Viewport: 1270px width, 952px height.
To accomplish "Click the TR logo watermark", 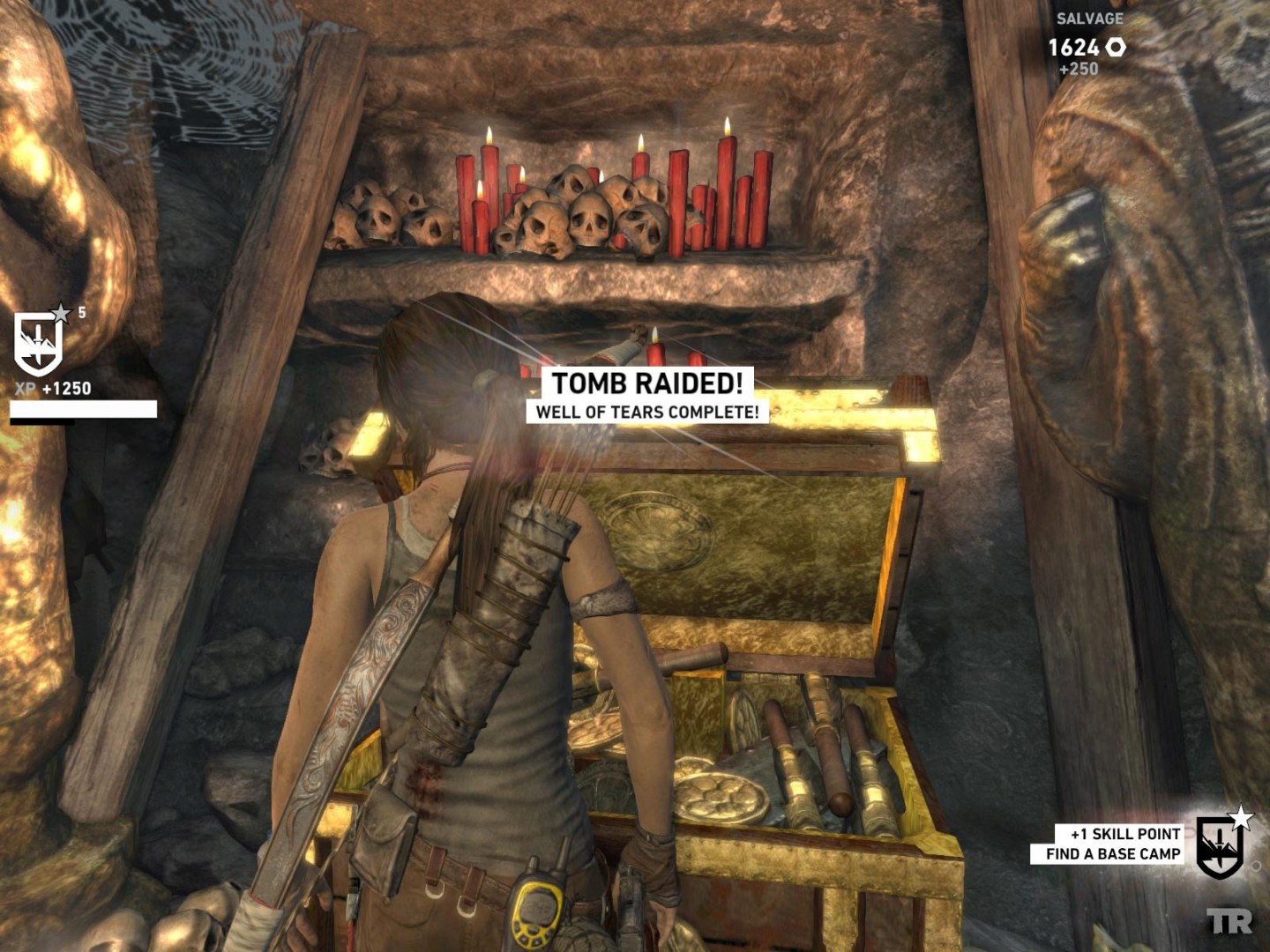I will [1229, 922].
